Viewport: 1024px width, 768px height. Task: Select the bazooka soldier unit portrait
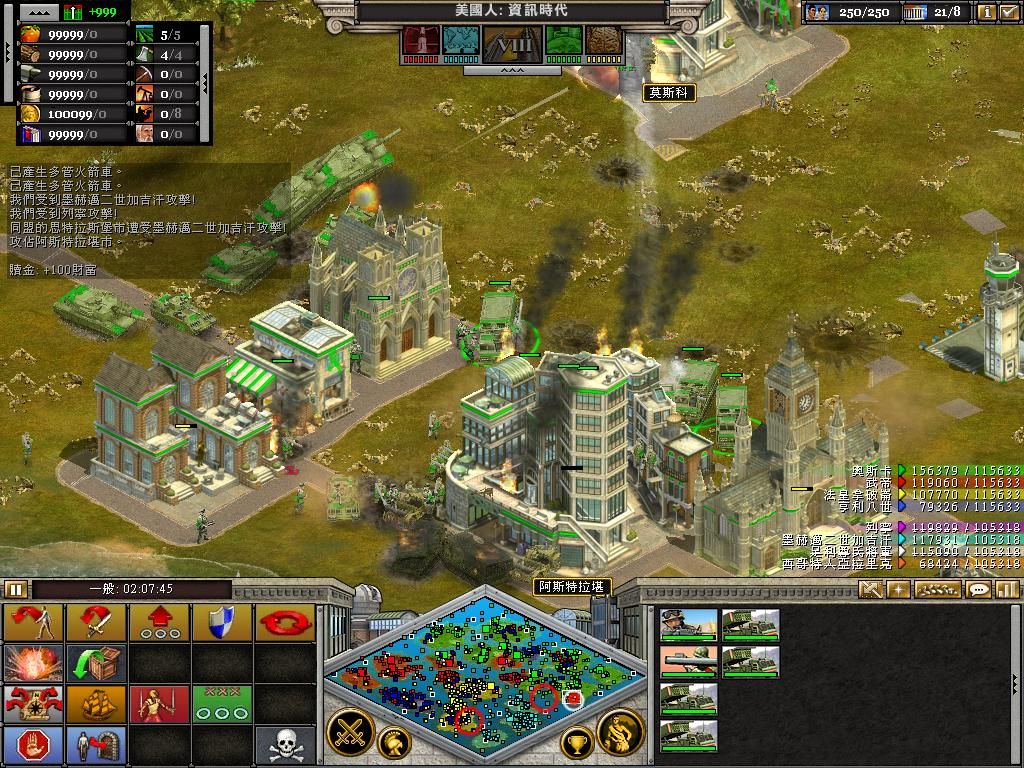click(689, 662)
